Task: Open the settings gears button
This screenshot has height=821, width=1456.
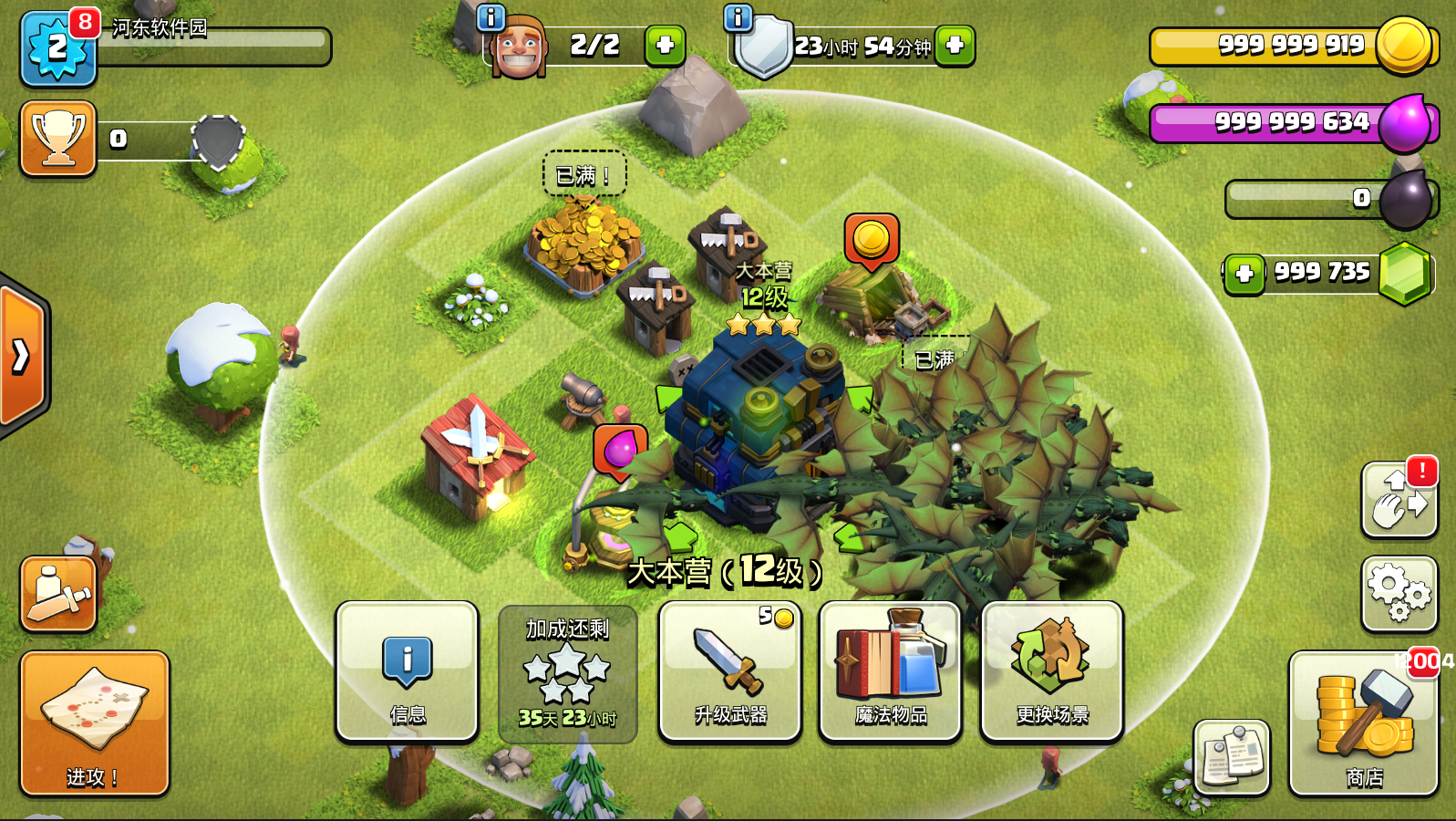Action: (1399, 594)
